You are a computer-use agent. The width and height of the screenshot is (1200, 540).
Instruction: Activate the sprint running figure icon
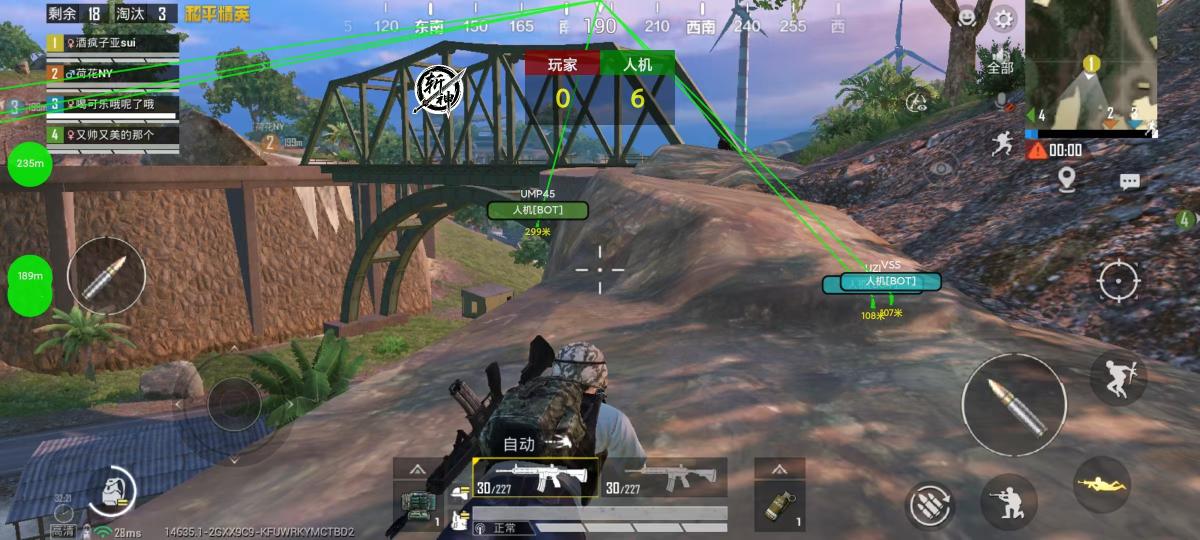1002,144
